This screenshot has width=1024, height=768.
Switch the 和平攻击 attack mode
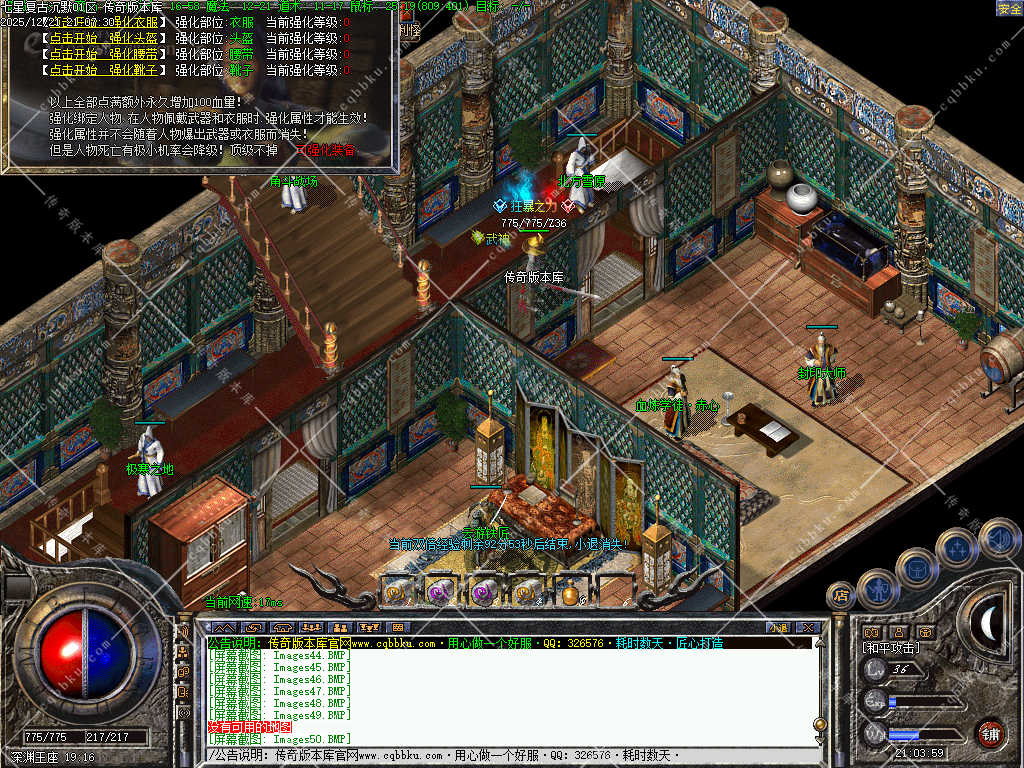[893, 648]
